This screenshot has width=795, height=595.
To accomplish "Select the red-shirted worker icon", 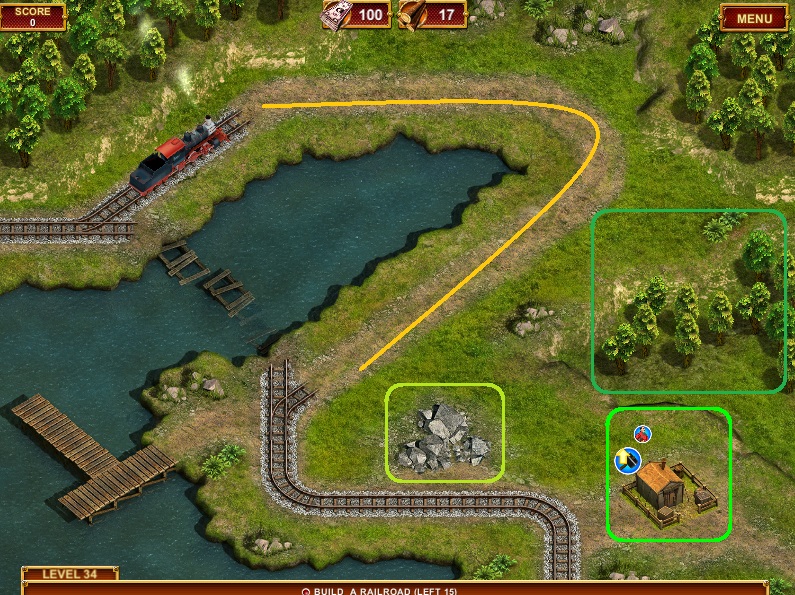I will (x=643, y=433).
